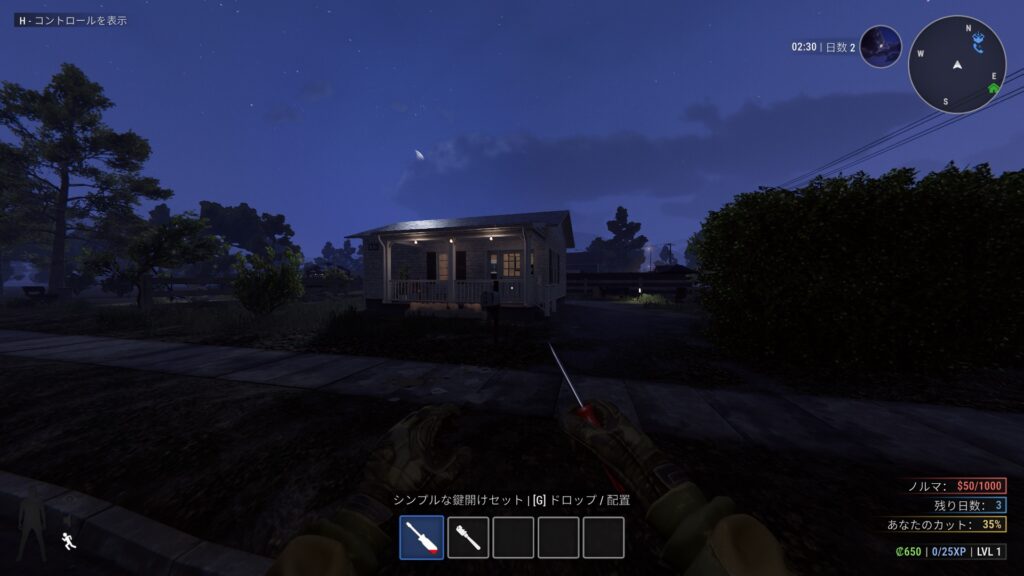The height and width of the screenshot is (576, 1024).
Task: Select the lockpick set hotbar slot
Action: point(421,537)
